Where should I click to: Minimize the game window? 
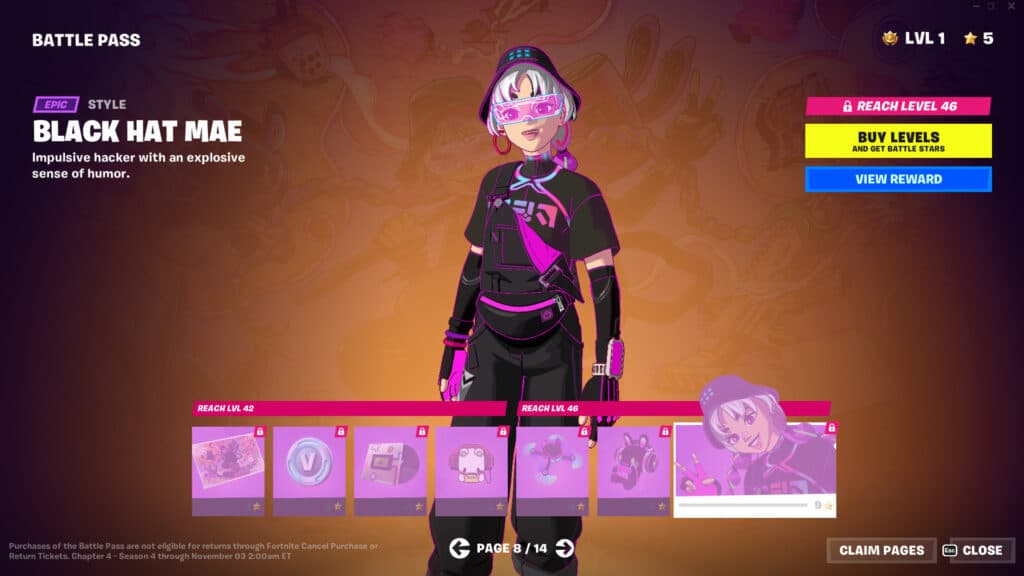click(x=977, y=6)
